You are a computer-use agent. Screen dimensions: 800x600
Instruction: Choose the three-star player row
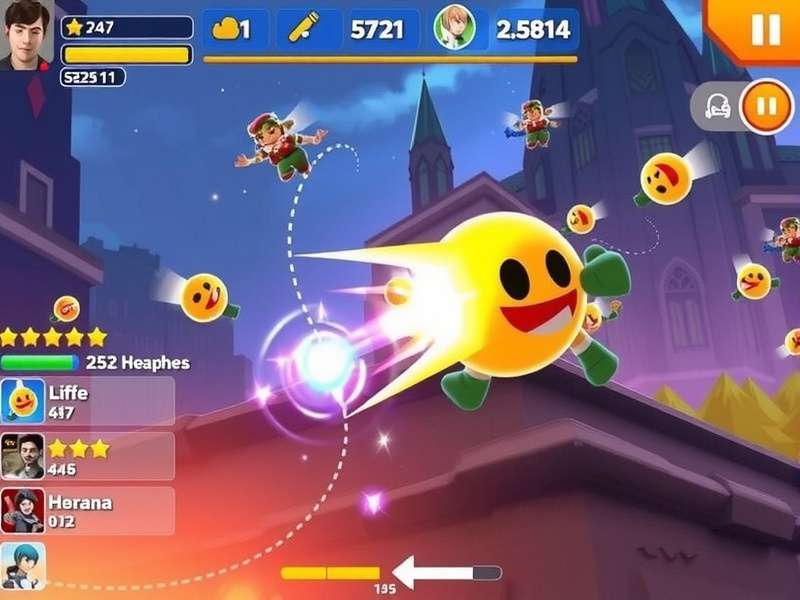(88, 456)
